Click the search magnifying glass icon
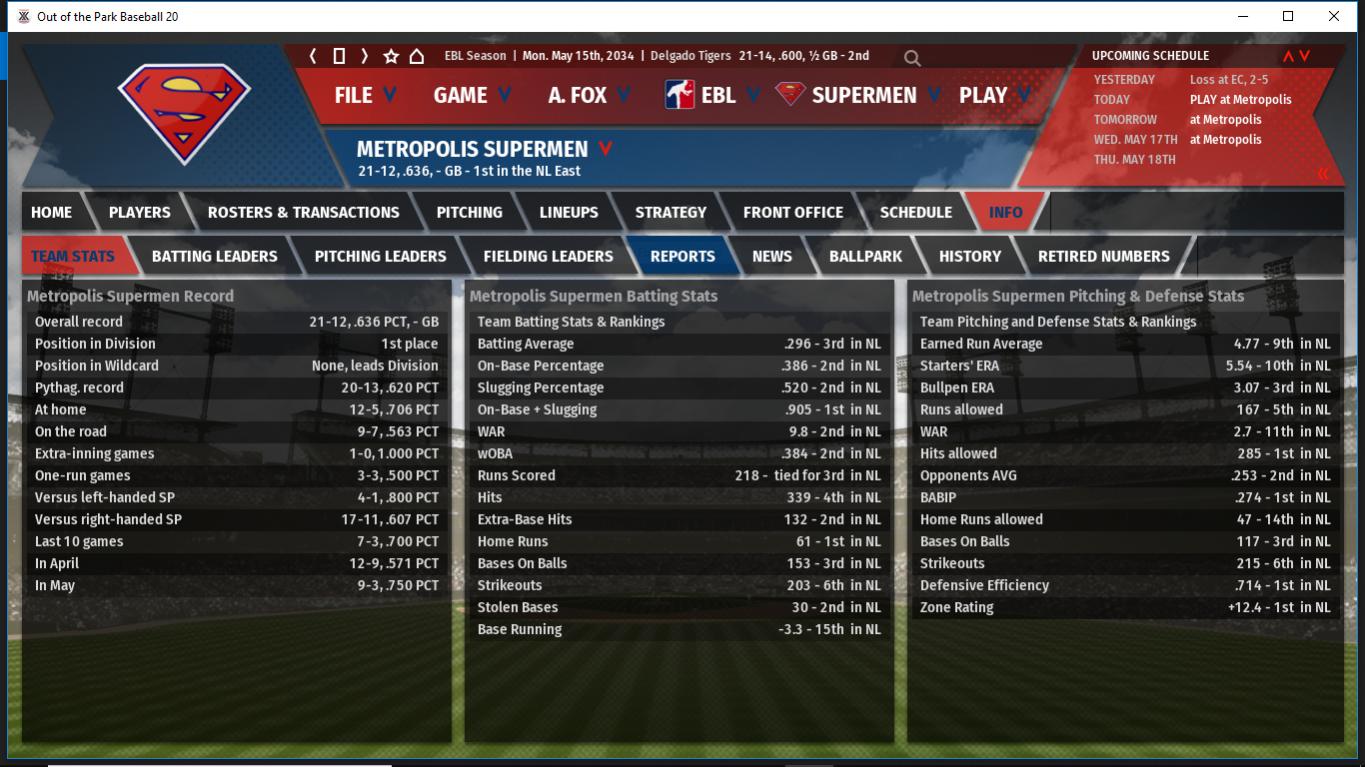 point(912,58)
